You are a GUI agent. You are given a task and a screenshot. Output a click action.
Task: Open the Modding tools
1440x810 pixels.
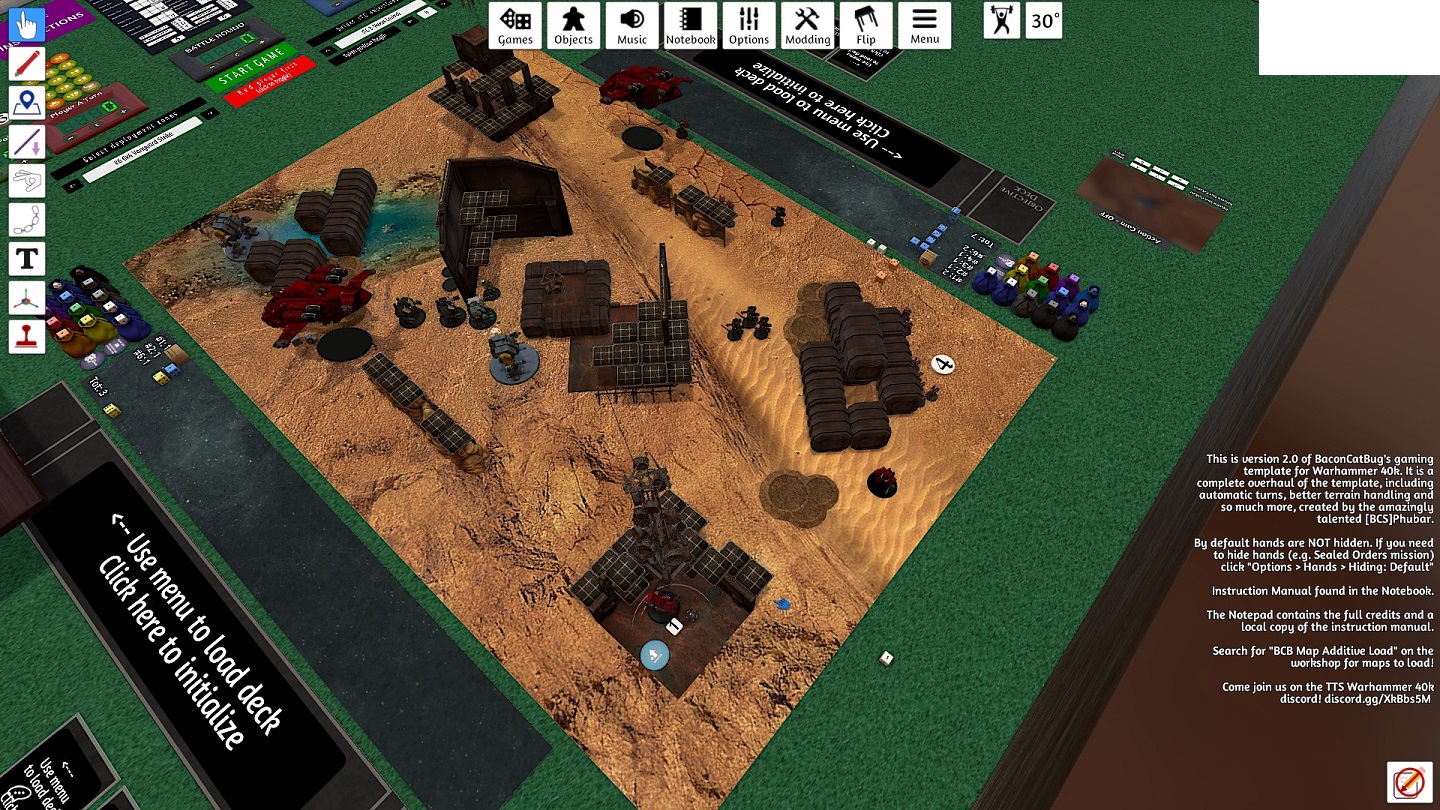pyautogui.click(x=807, y=25)
